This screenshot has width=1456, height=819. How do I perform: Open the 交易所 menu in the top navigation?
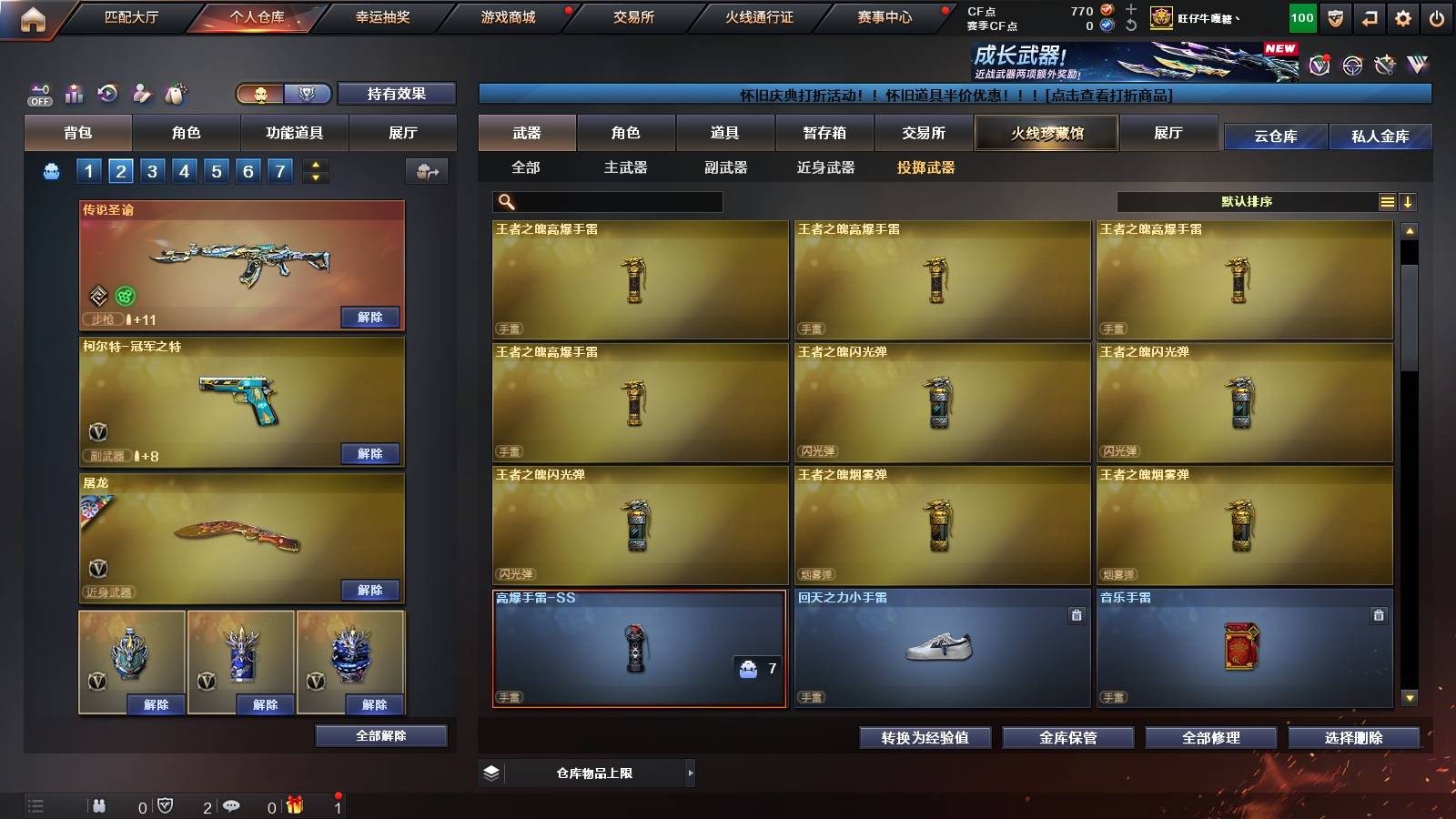pos(635,16)
